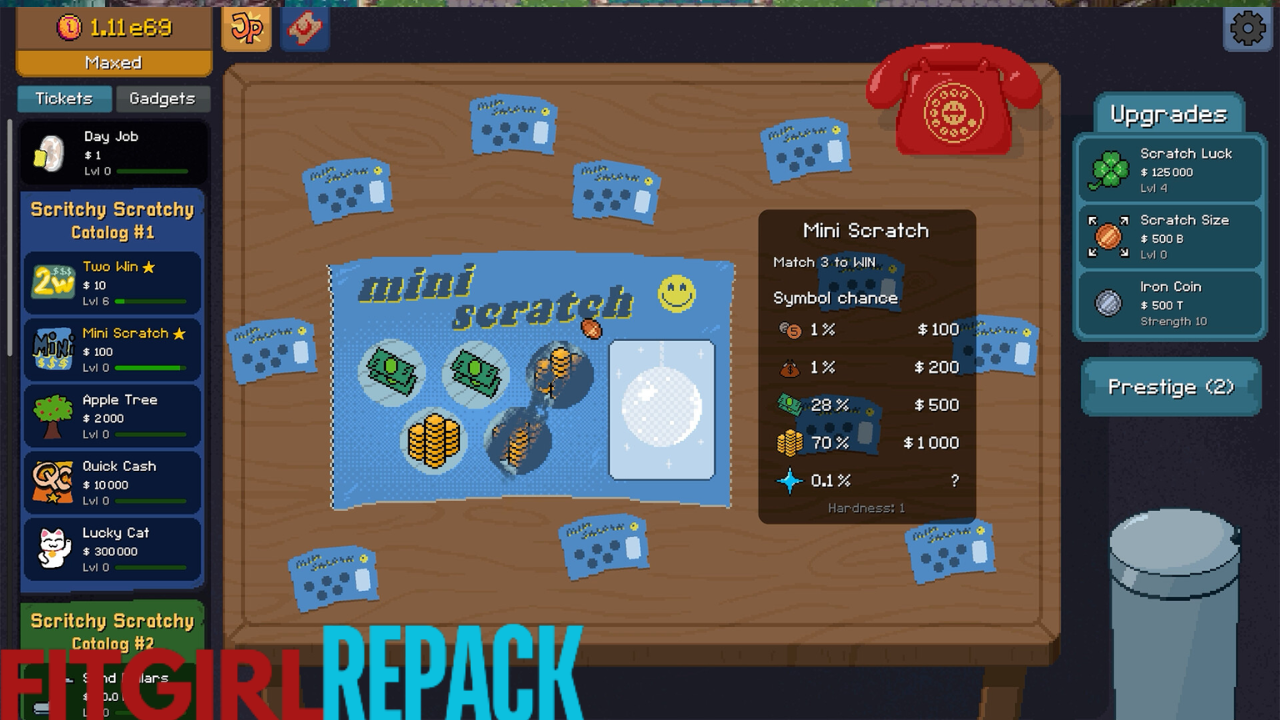This screenshot has width=1280, height=720.
Task: Select the Lucky Cat ticket
Action: point(113,549)
